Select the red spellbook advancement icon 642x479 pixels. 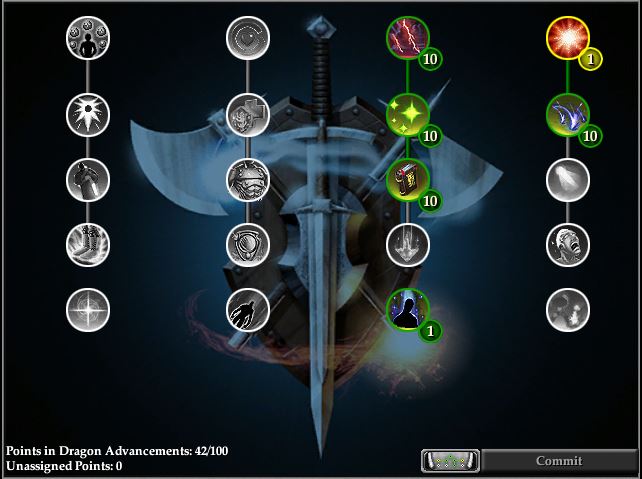pyautogui.click(x=408, y=180)
